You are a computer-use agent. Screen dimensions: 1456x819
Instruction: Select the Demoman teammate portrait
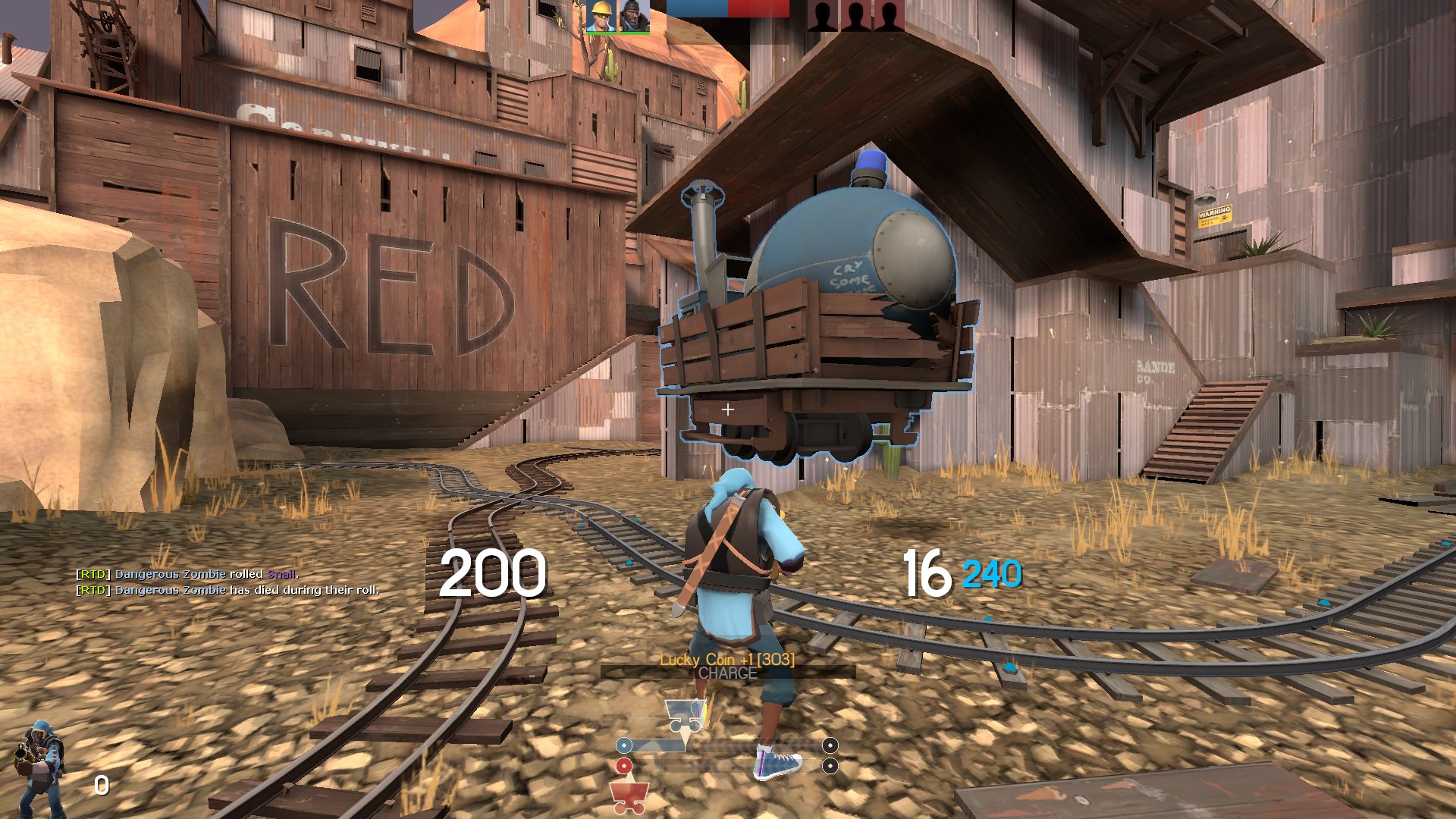pyautogui.click(x=634, y=17)
